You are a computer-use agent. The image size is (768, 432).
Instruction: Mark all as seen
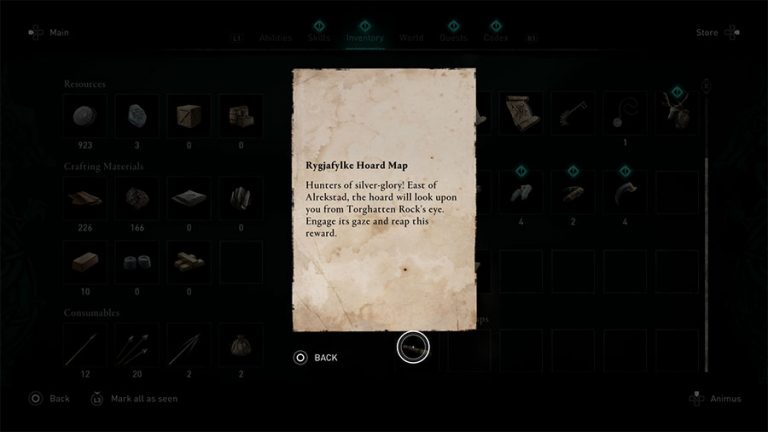(134, 398)
